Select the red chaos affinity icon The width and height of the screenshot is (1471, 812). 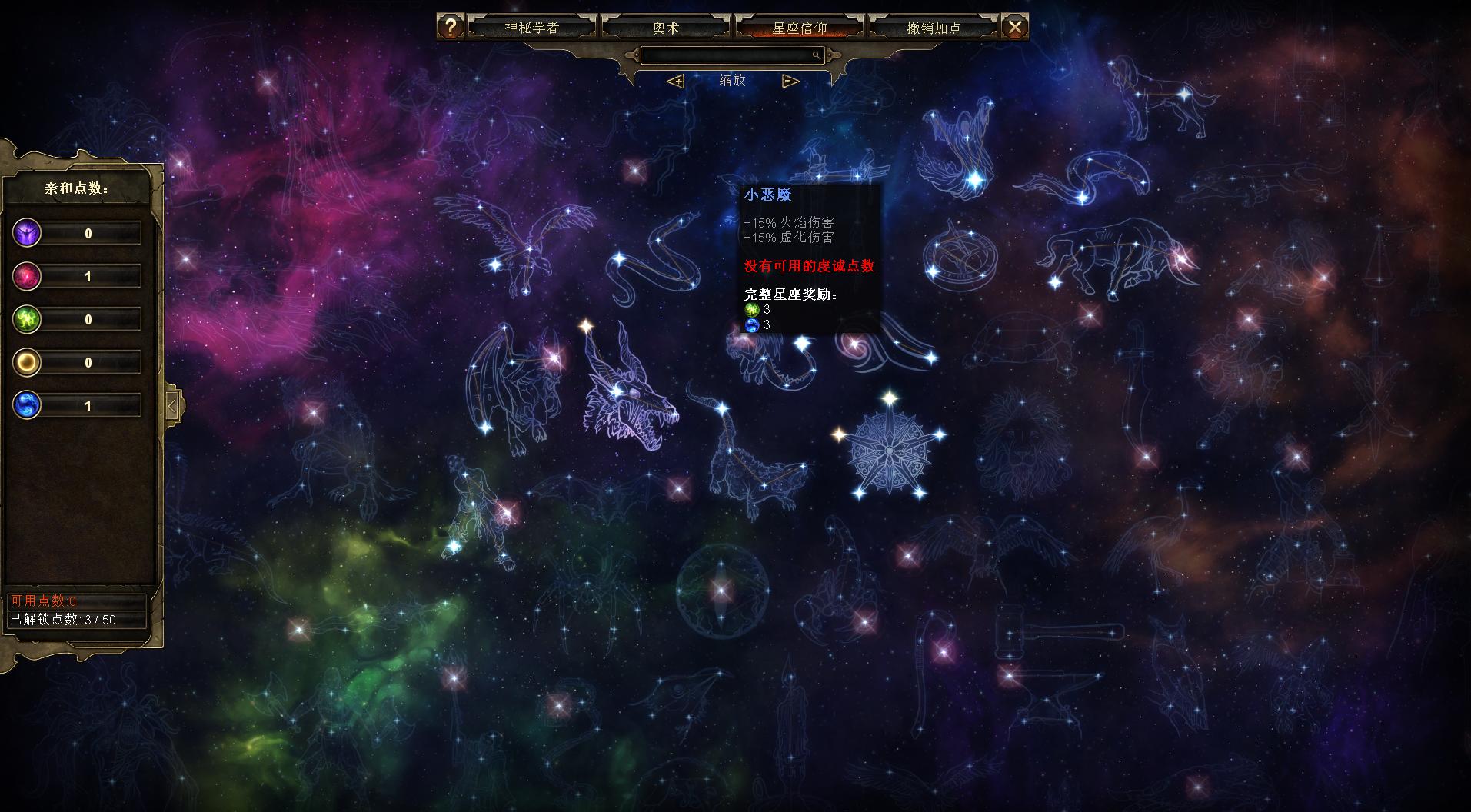[27, 276]
